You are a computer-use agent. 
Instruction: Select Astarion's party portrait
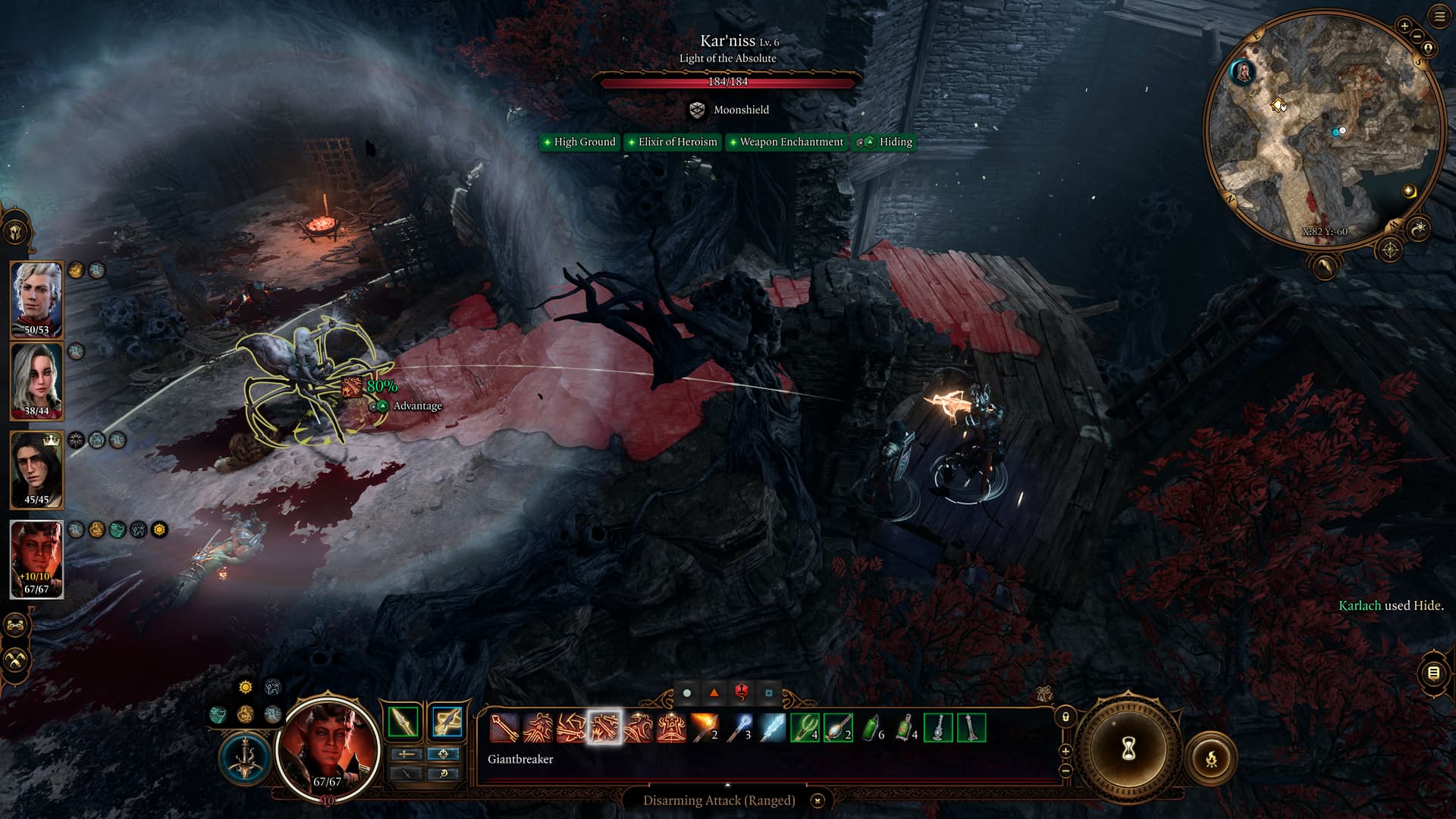36,299
